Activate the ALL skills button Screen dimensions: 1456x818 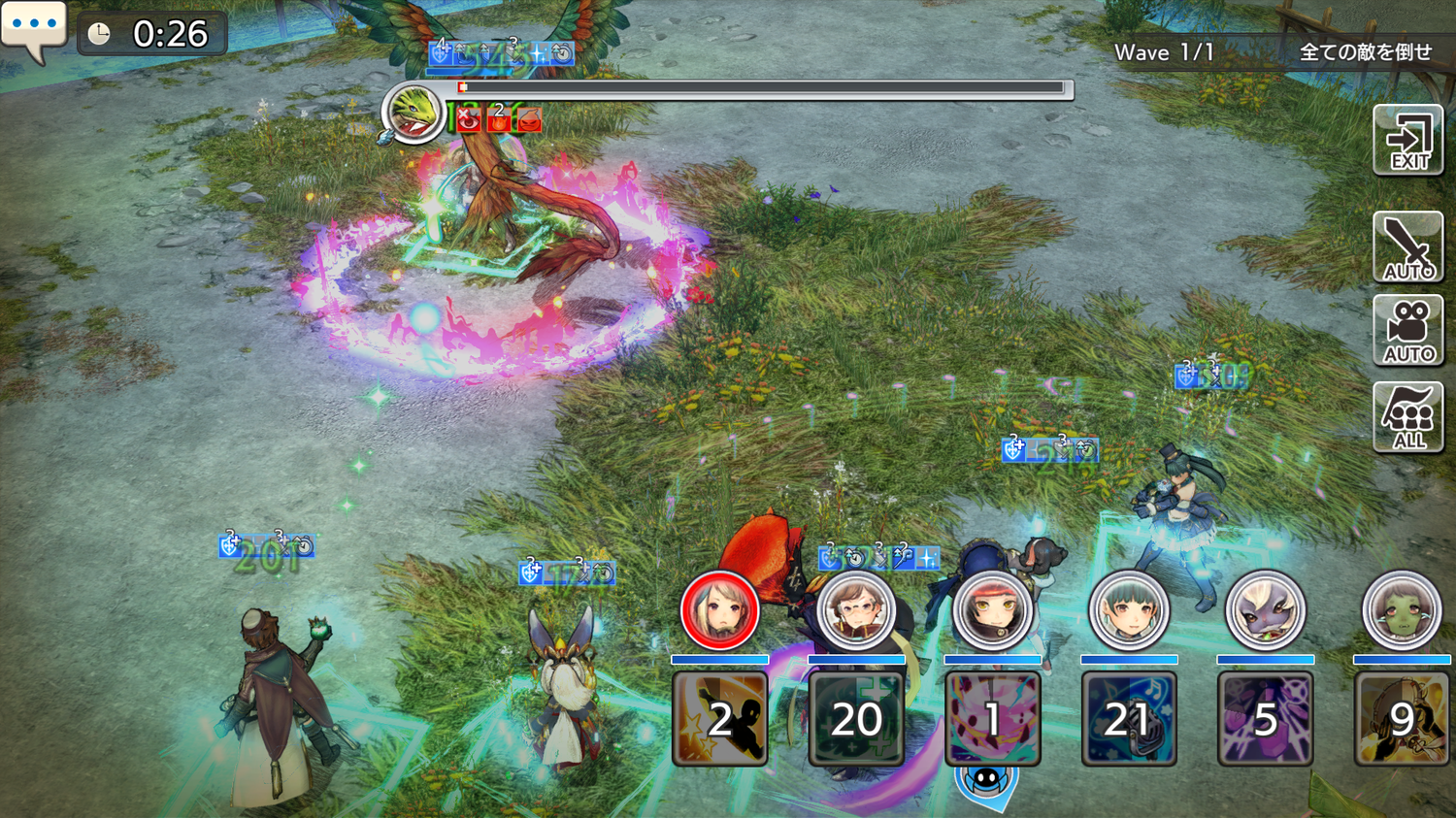(x=1407, y=417)
